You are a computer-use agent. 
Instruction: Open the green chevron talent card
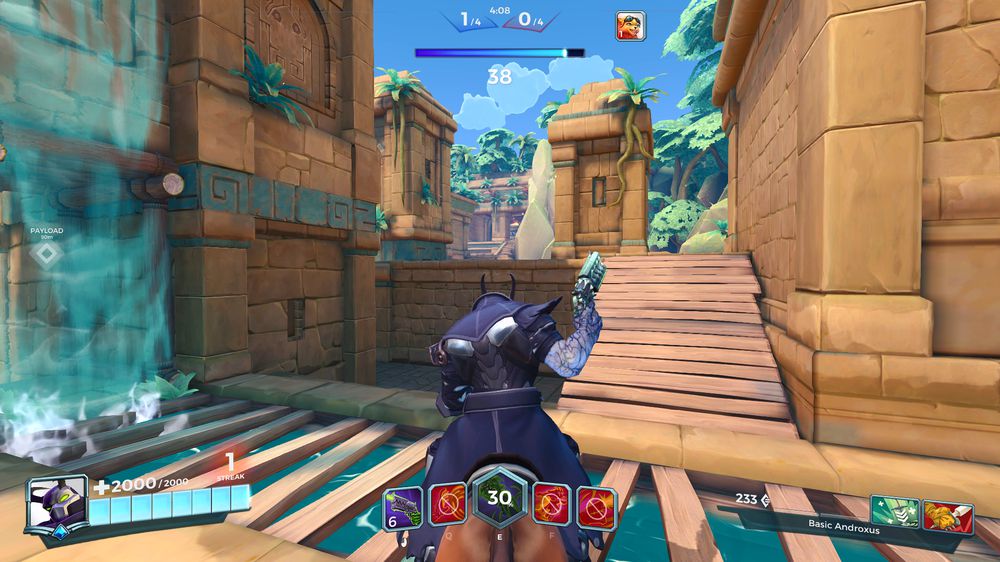point(894,515)
